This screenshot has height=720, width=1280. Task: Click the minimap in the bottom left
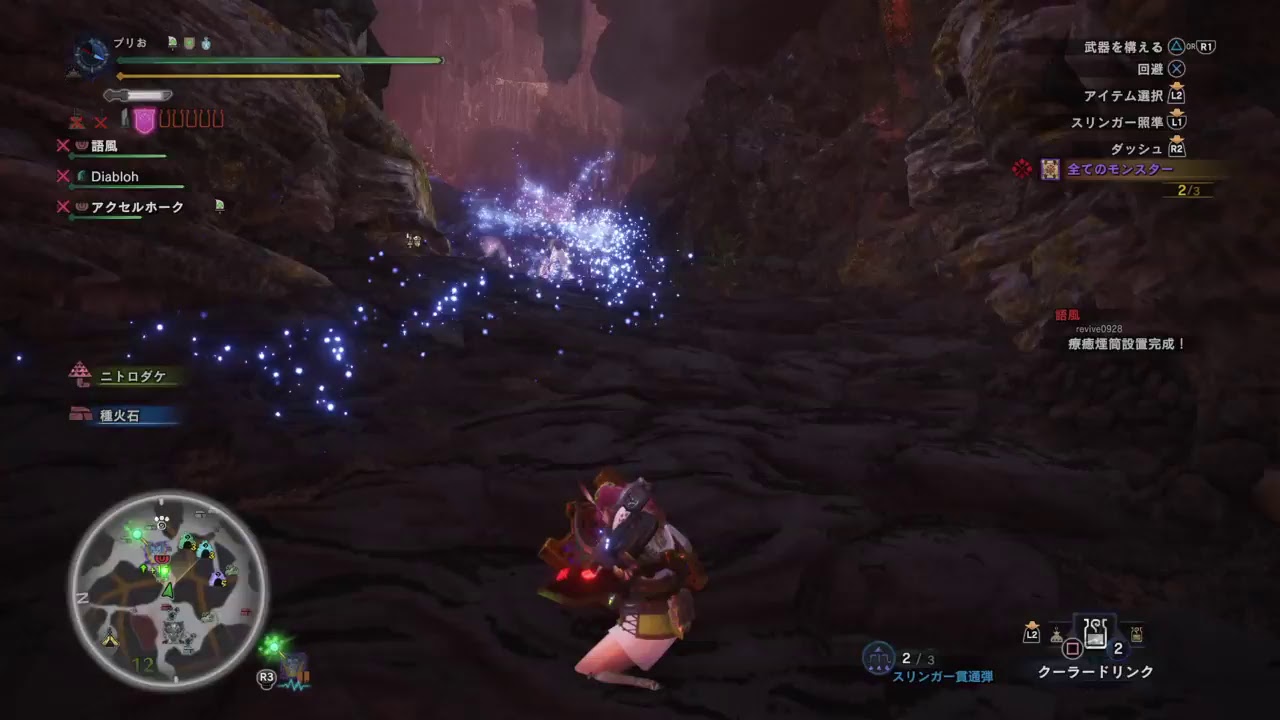(x=170, y=585)
